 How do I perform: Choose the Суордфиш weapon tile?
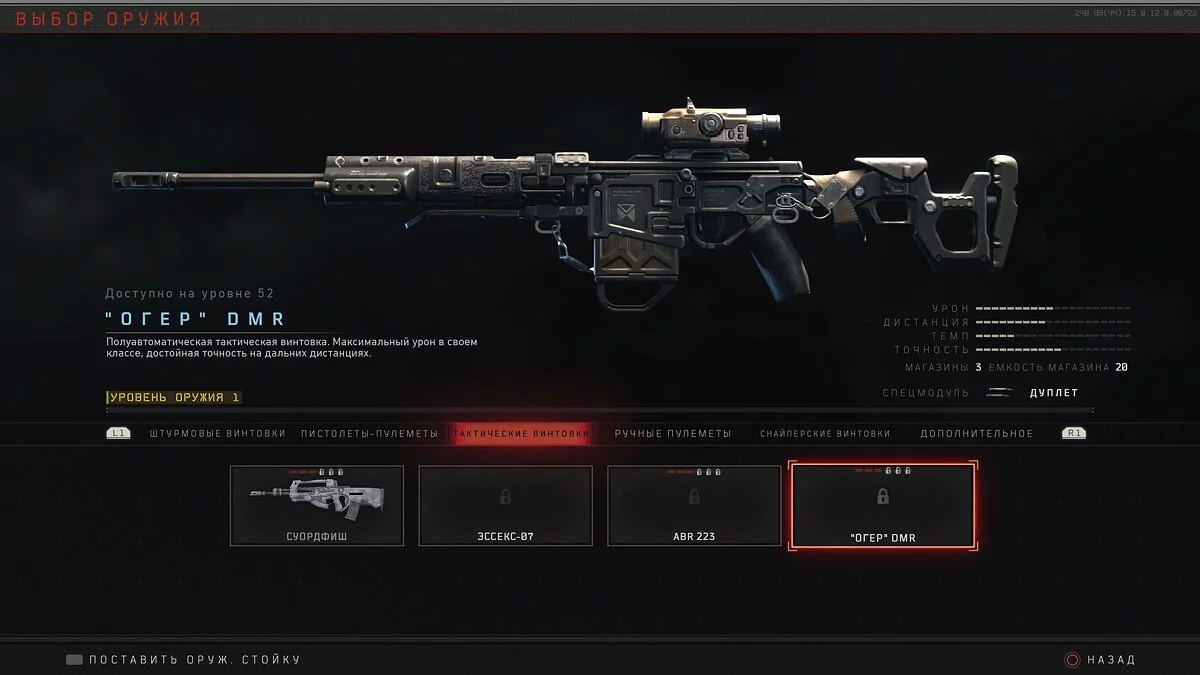(x=317, y=505)
